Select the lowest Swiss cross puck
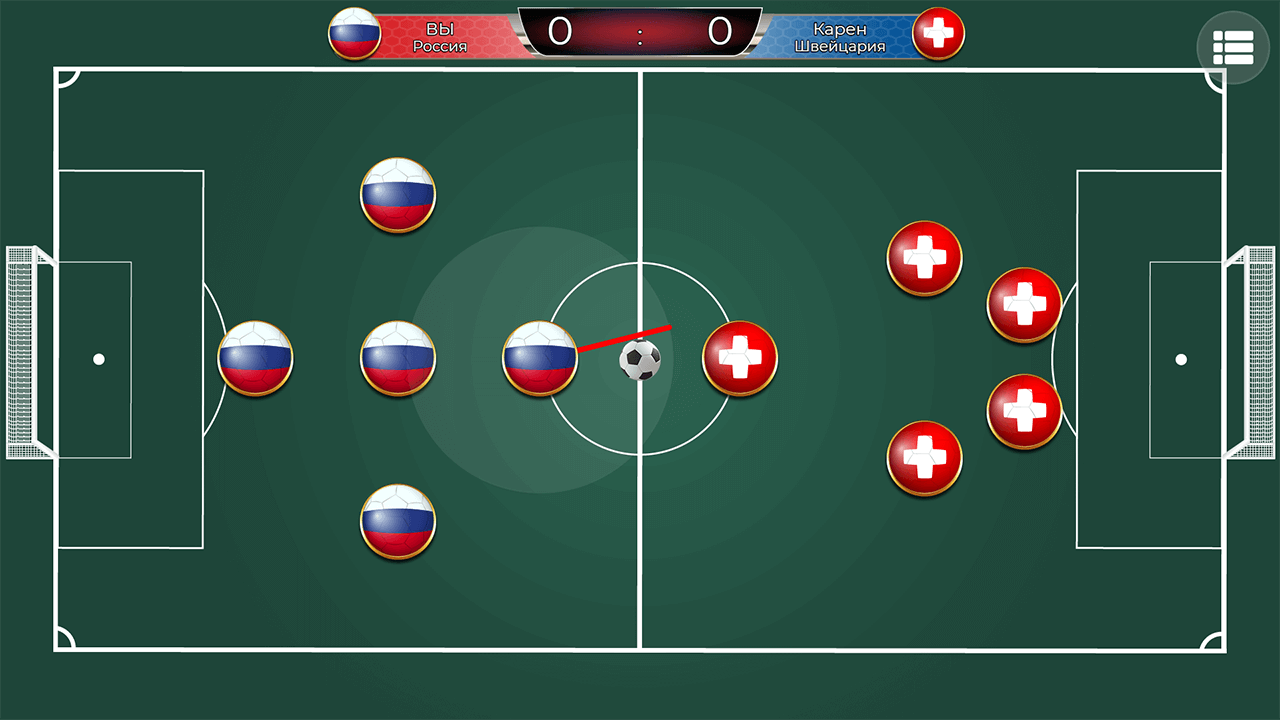This screenshot has width=1280, height=720. 923,458
